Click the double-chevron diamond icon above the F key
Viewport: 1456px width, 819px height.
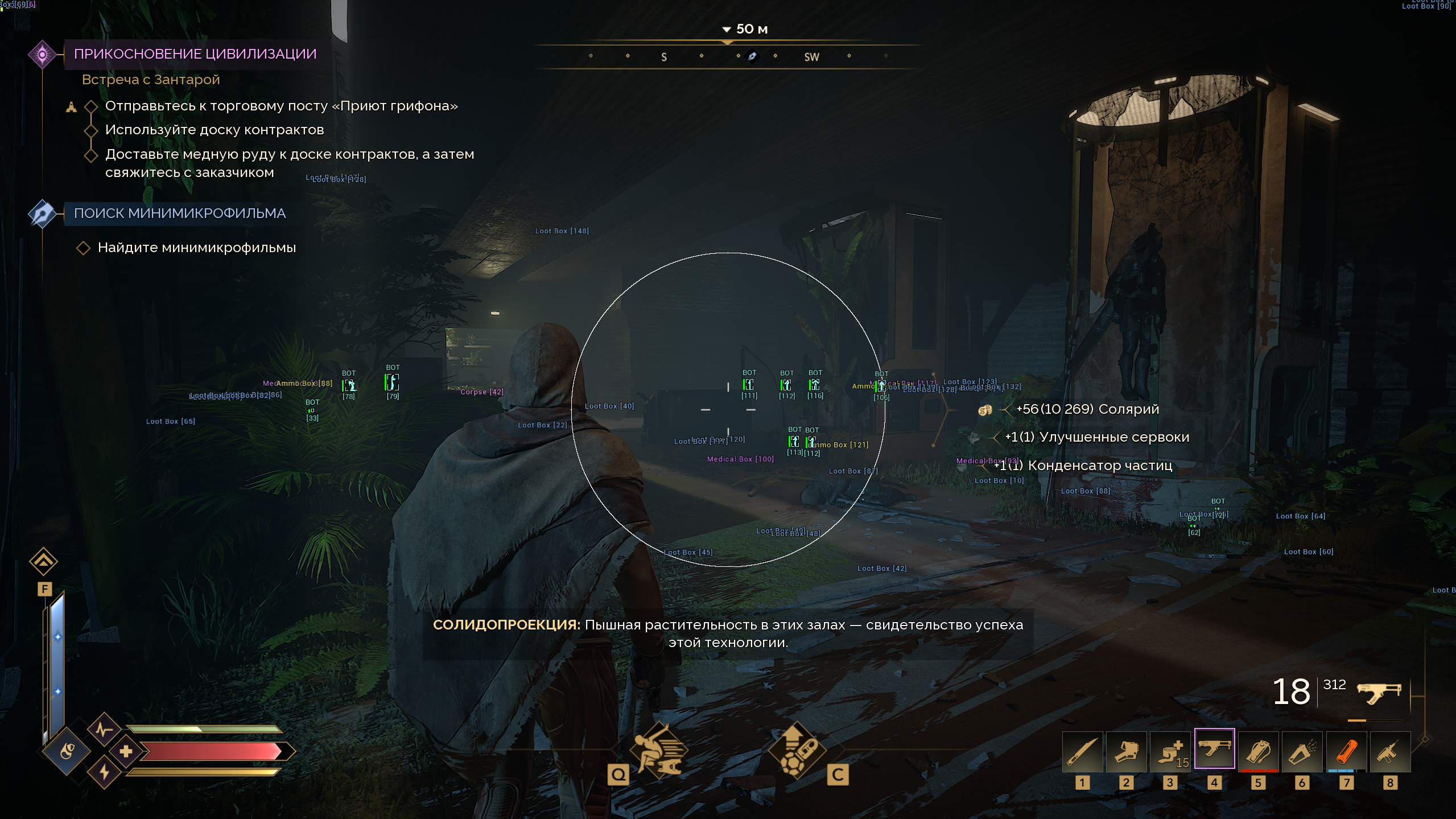[x=44, y=562]
